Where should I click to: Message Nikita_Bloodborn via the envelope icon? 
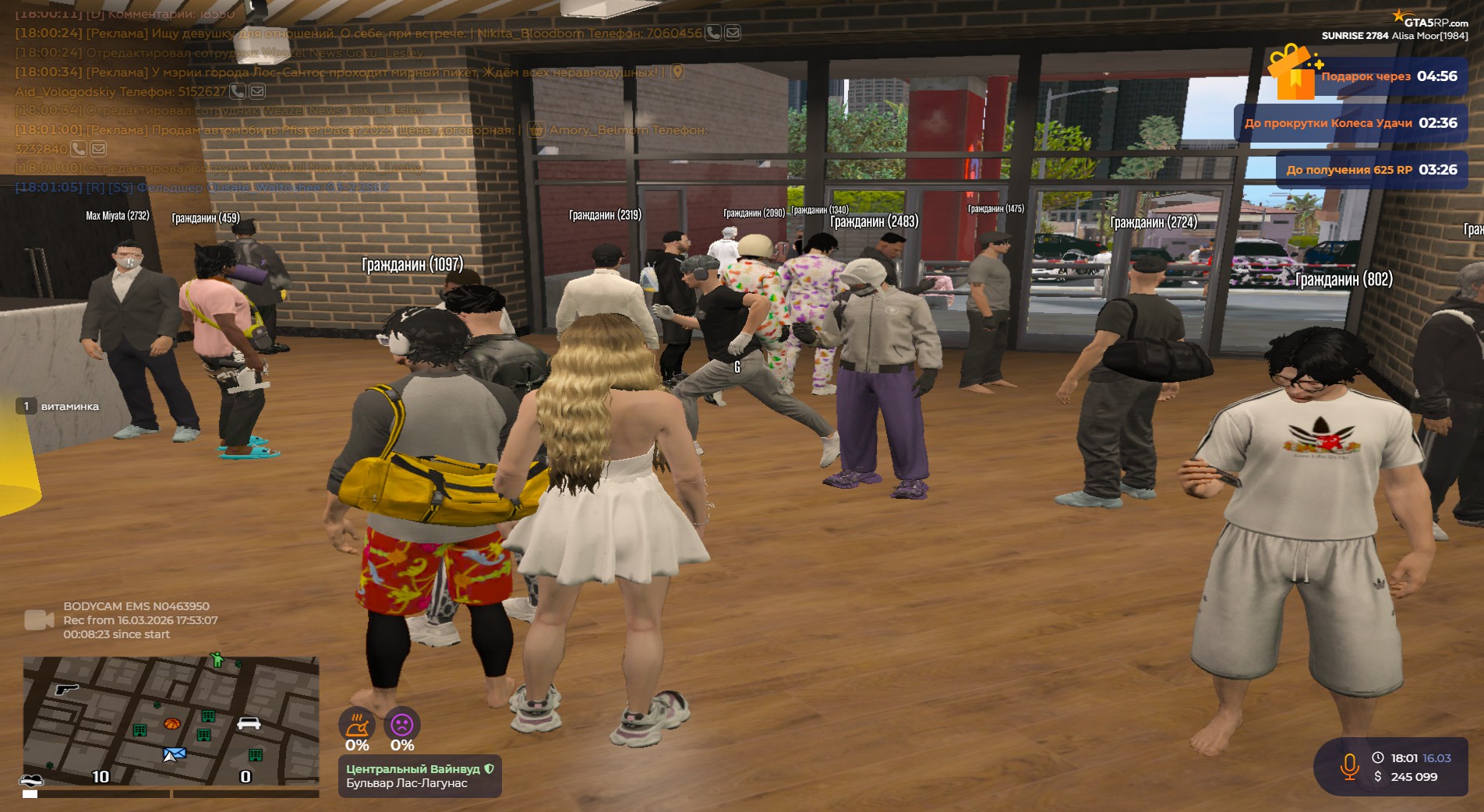733,33
